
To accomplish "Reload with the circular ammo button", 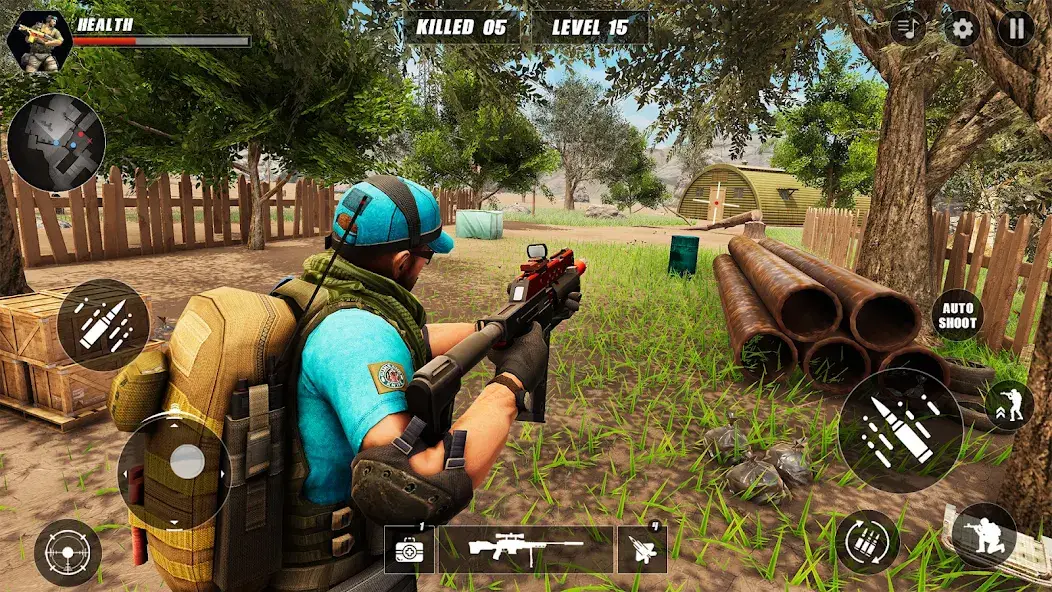I will pos(867,541).
